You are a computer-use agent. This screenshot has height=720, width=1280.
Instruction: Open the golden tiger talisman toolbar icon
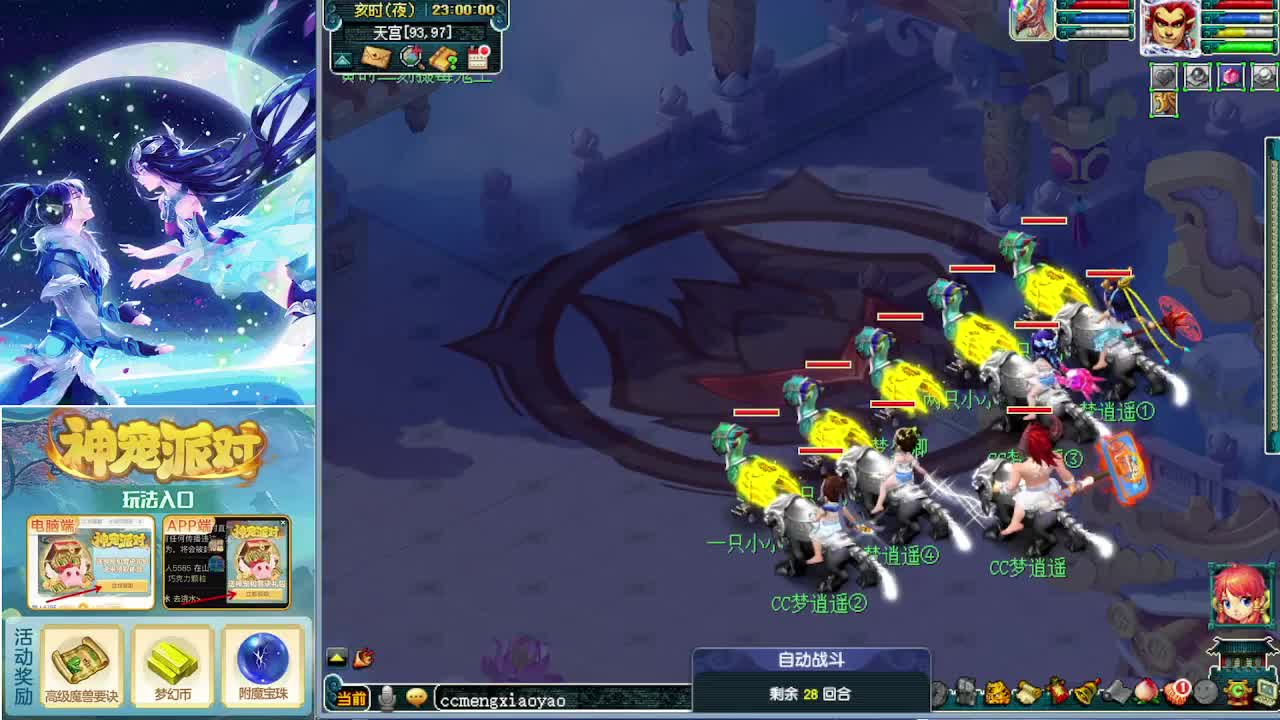(998, 692)
